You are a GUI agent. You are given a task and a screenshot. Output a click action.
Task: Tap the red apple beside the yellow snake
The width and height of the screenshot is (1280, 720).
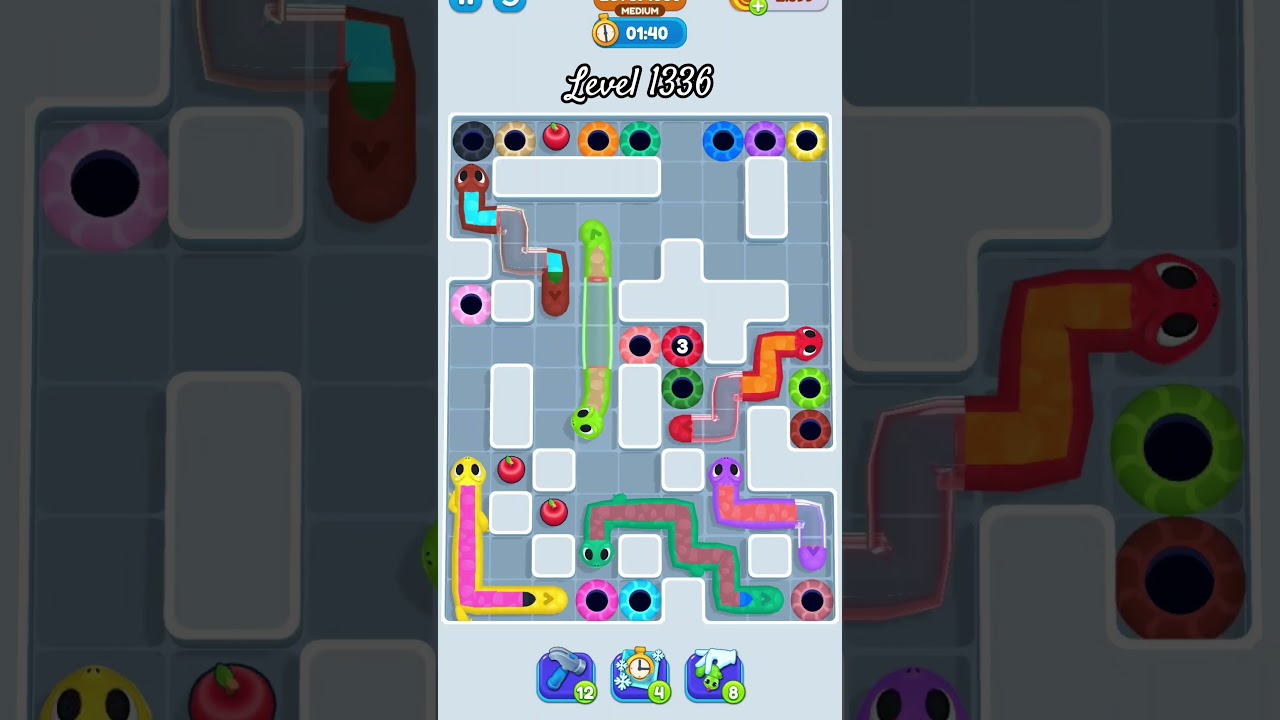(x=510, y=469)
